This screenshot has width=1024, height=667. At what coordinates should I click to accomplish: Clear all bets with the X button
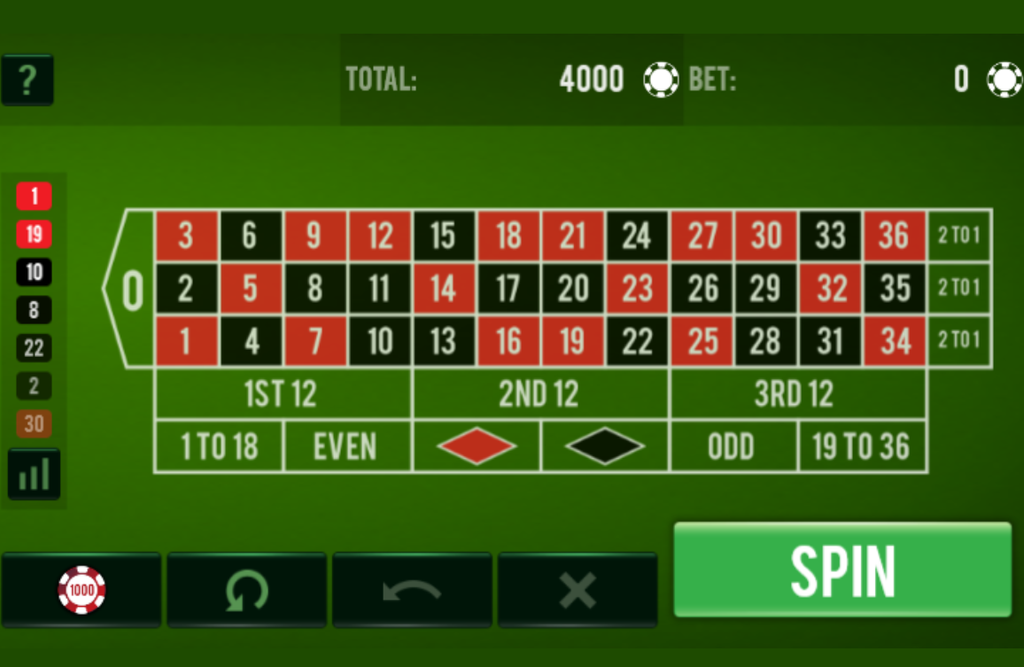pos(577,590)
